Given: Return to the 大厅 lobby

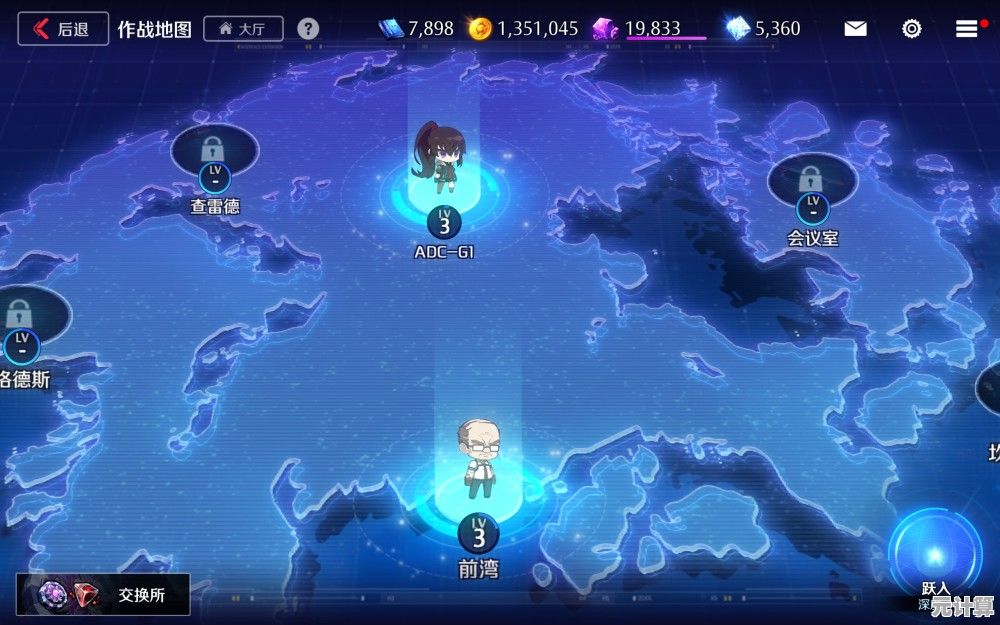Looking at the screenshot, I should [243, 29].
